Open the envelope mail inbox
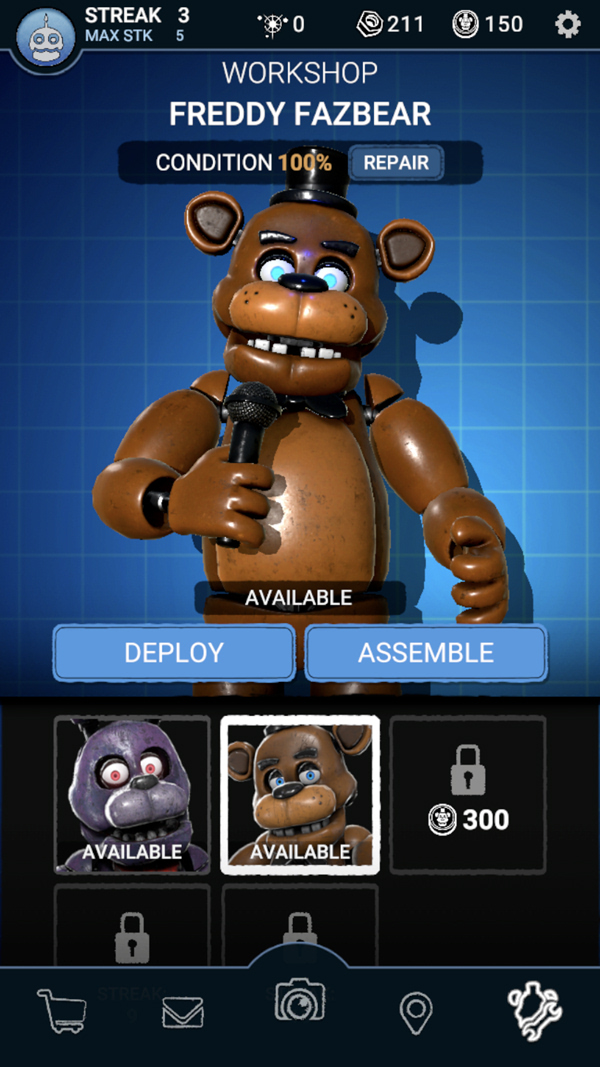 (x=183, y=1013)
